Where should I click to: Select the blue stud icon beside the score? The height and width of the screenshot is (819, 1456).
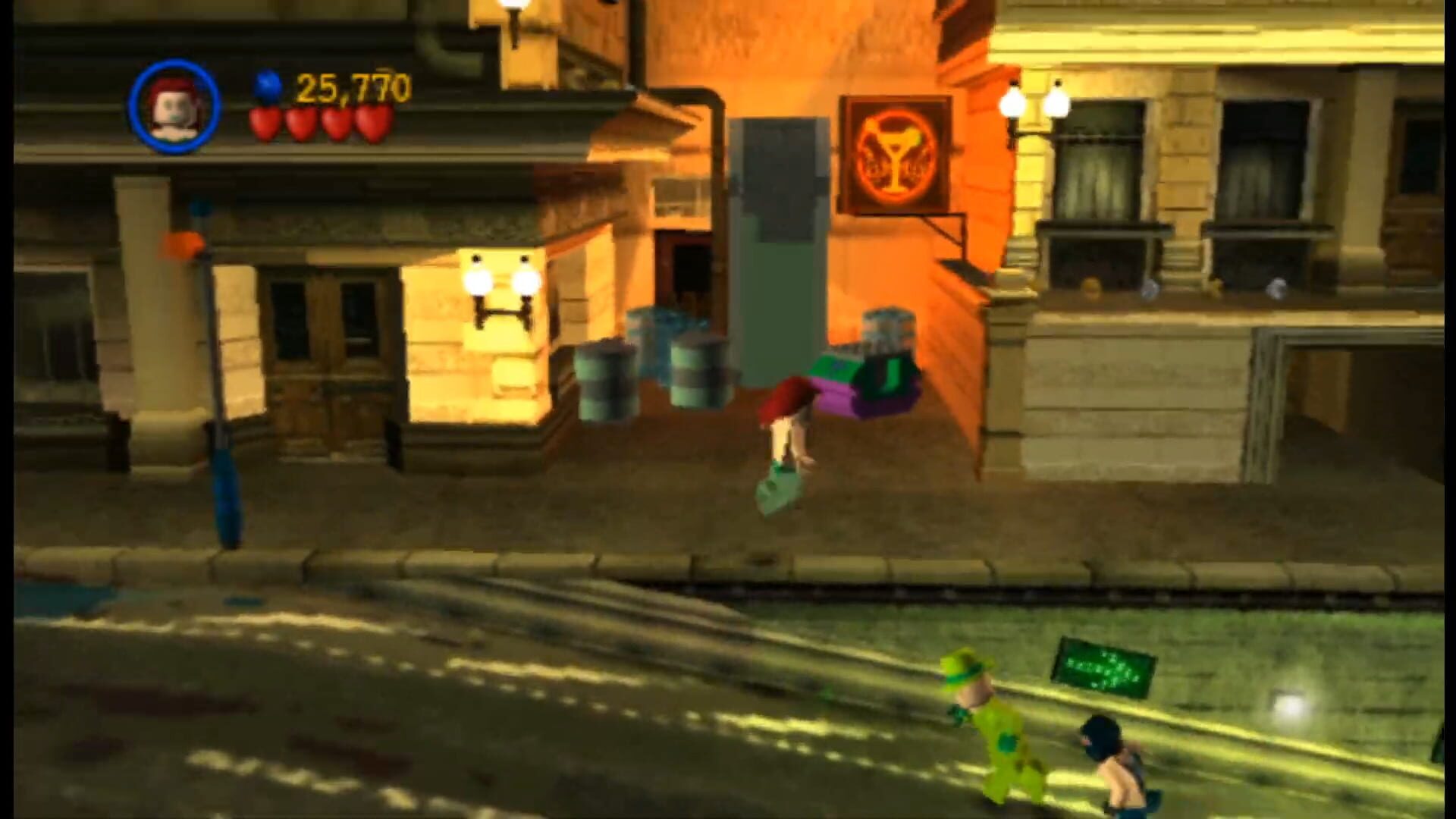coord(267,86)
